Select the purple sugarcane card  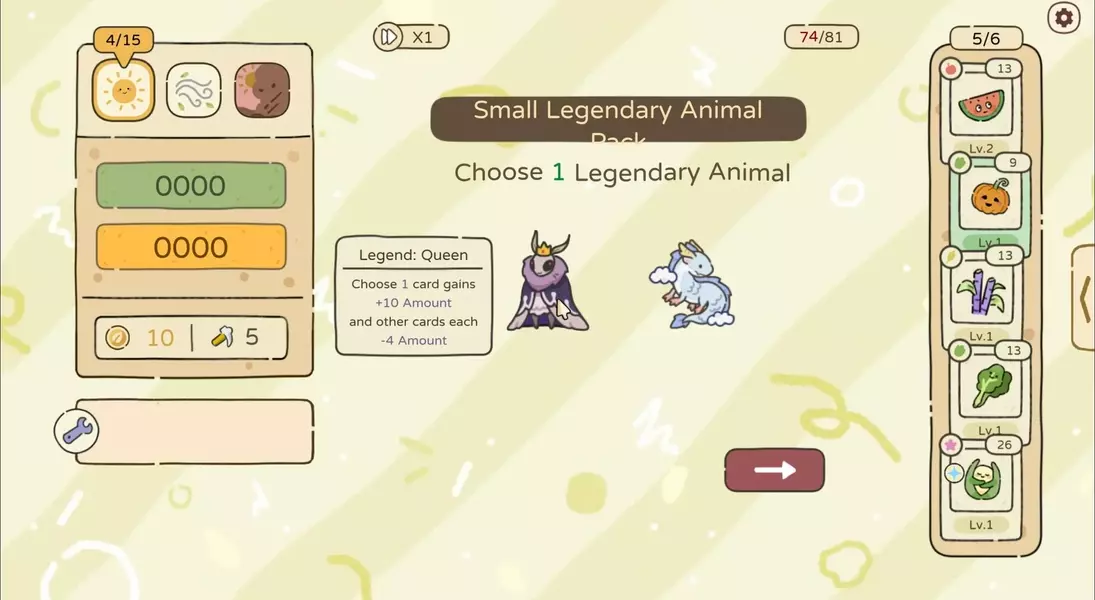(x=980, y=292)
